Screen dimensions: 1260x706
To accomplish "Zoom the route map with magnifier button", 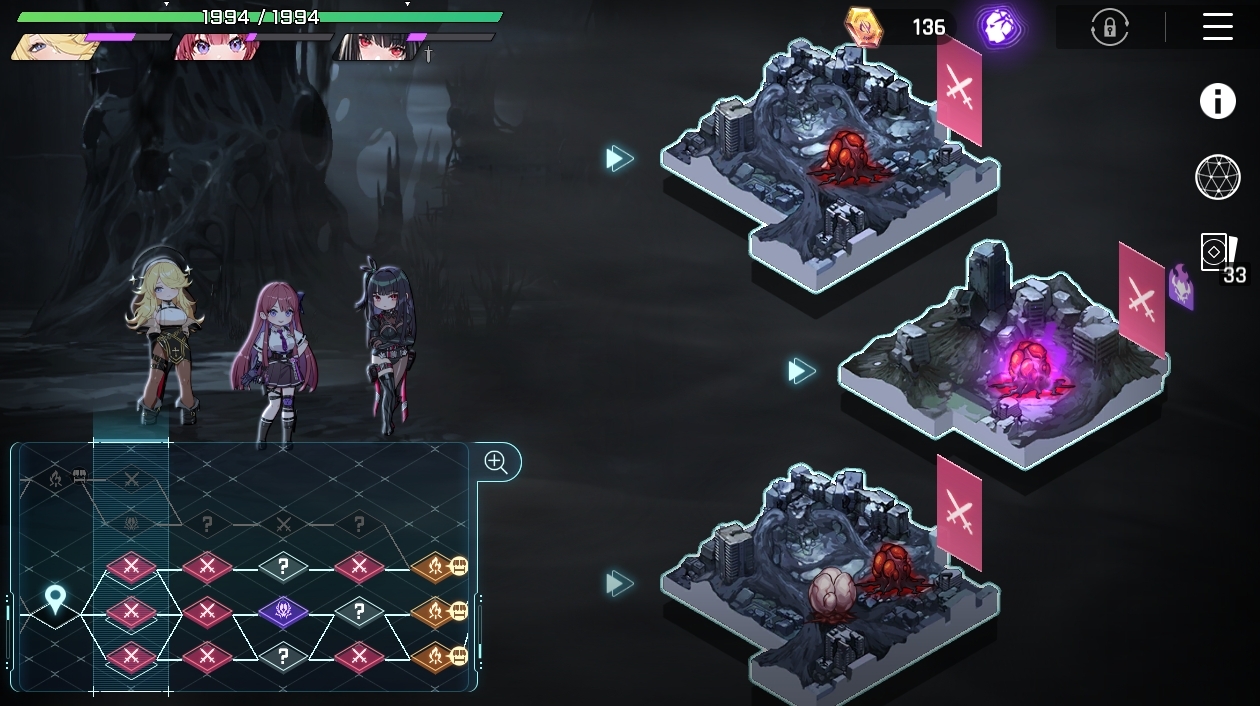I will [496, 462].
